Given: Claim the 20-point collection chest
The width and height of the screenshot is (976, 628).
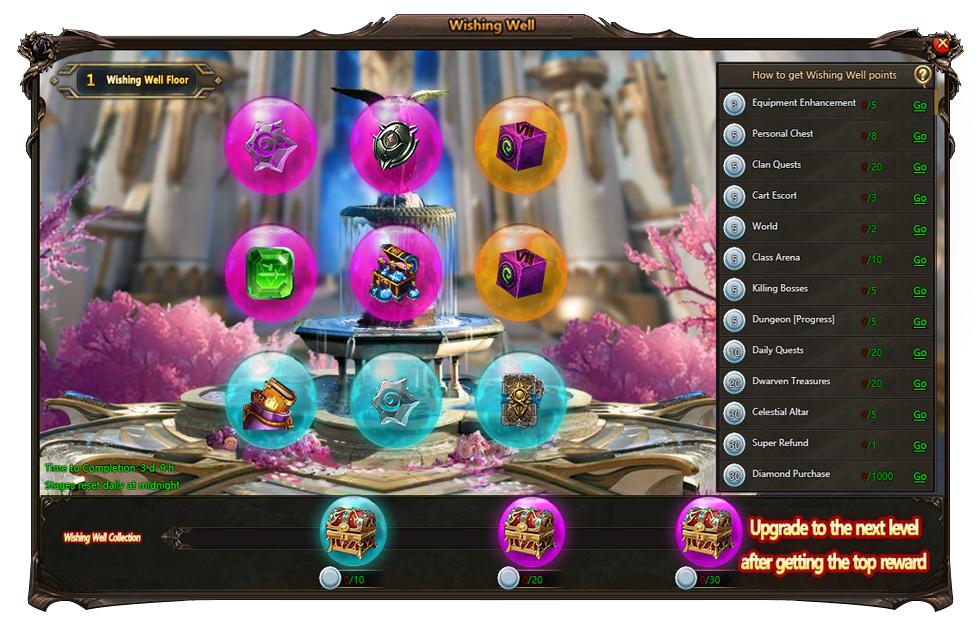Looking at the screenshot, I should pyautogui.click(x=531, y=532).
